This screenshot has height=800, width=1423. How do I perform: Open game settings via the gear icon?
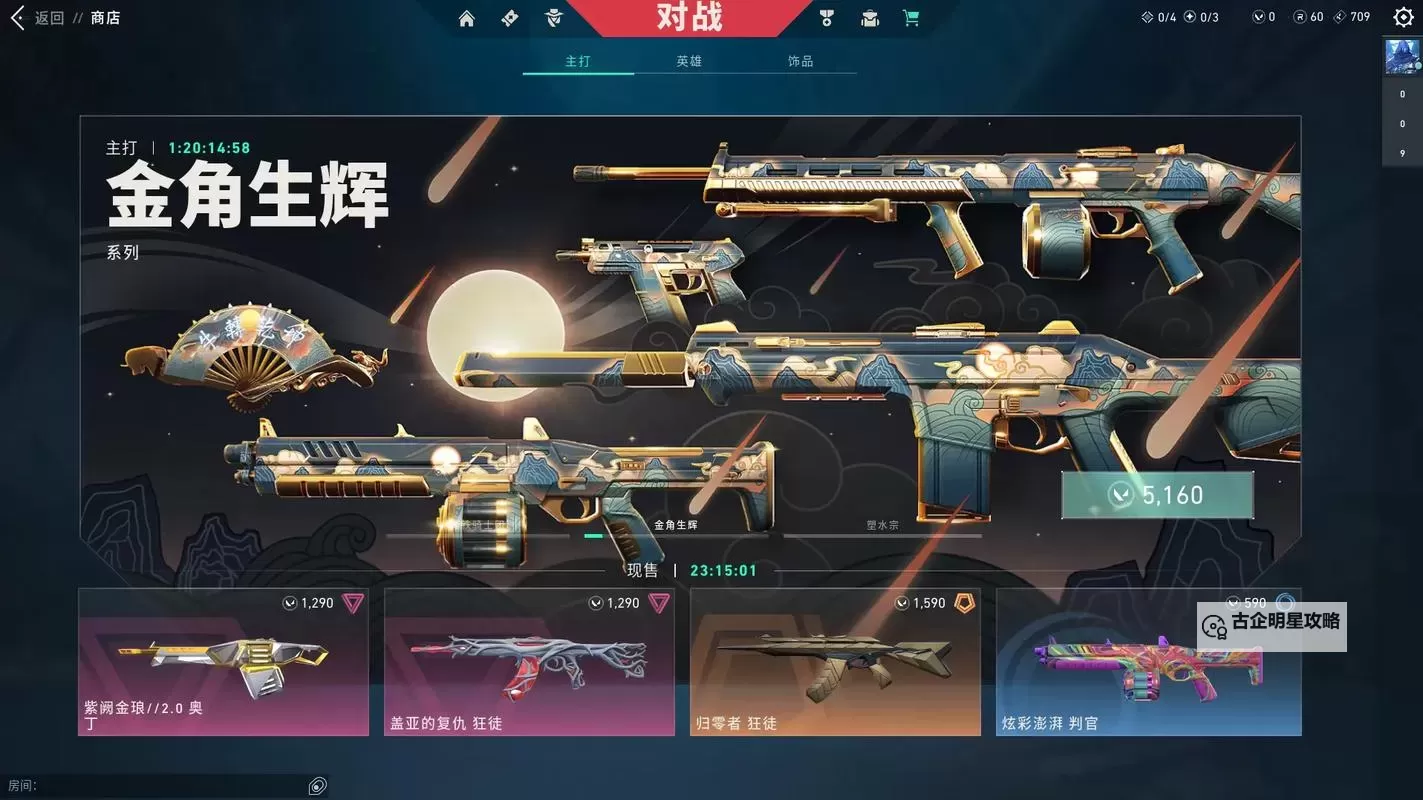pos(1402,17)
